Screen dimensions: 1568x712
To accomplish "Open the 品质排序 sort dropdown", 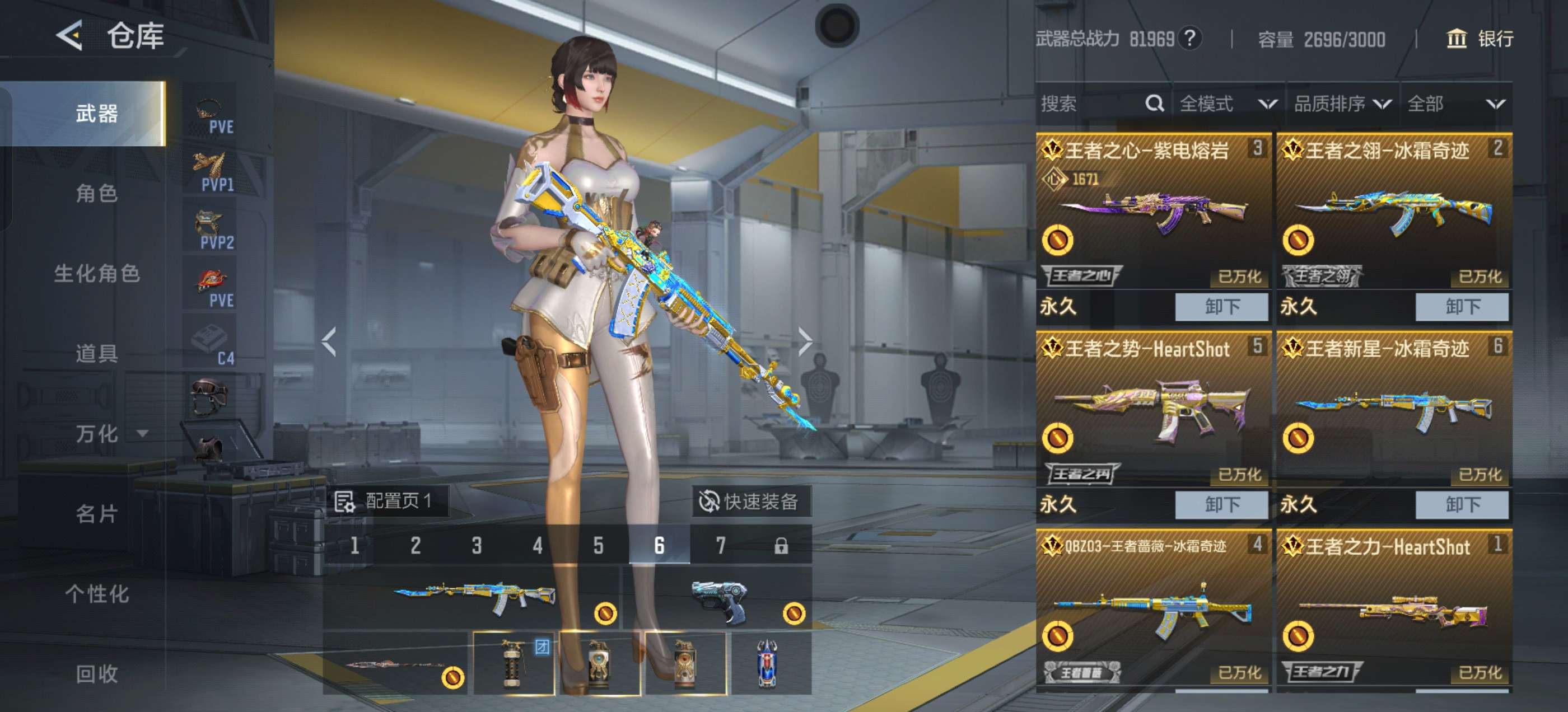I will (x=1342, y=104).
